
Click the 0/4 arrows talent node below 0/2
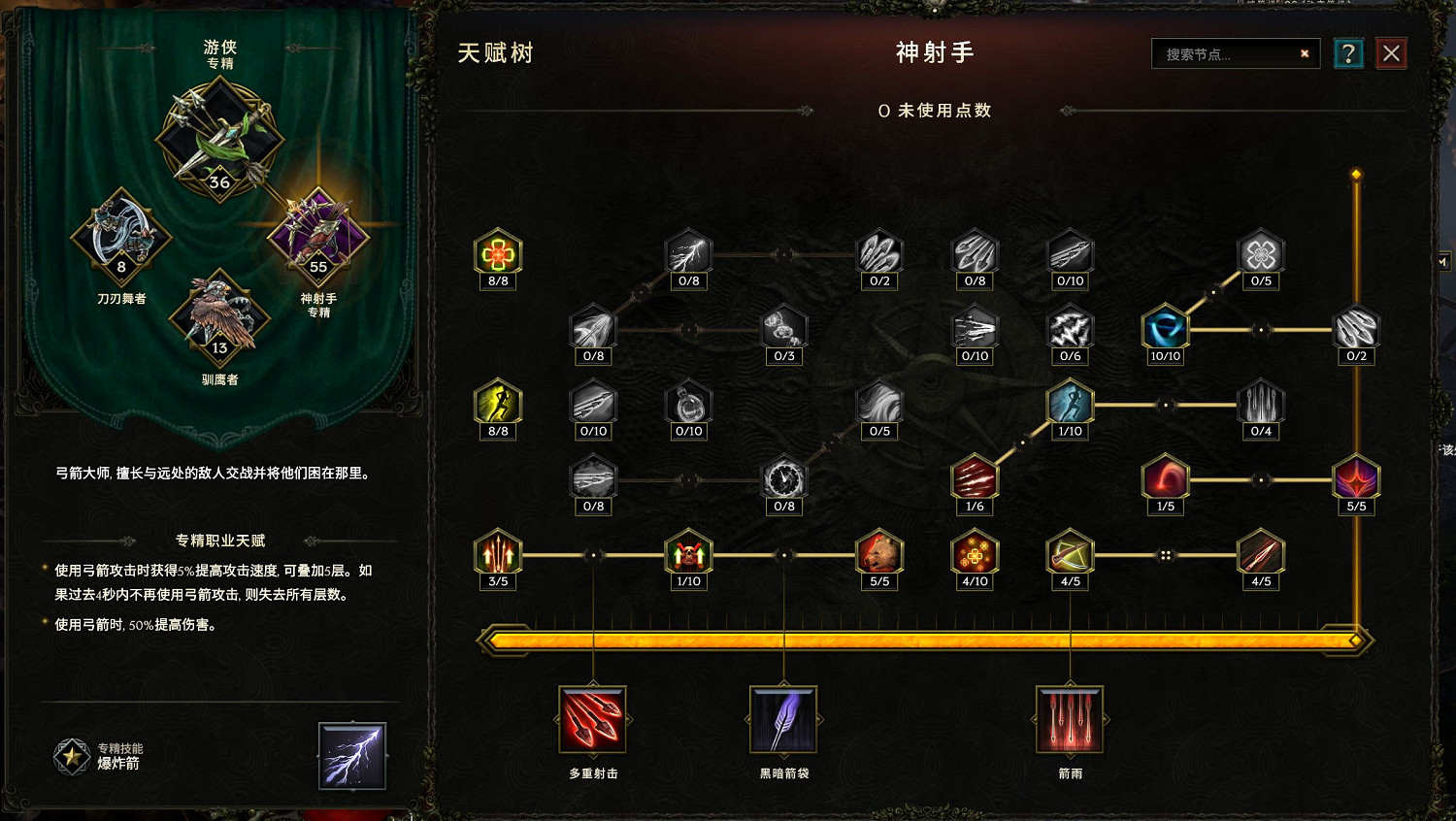(1260, 406)
